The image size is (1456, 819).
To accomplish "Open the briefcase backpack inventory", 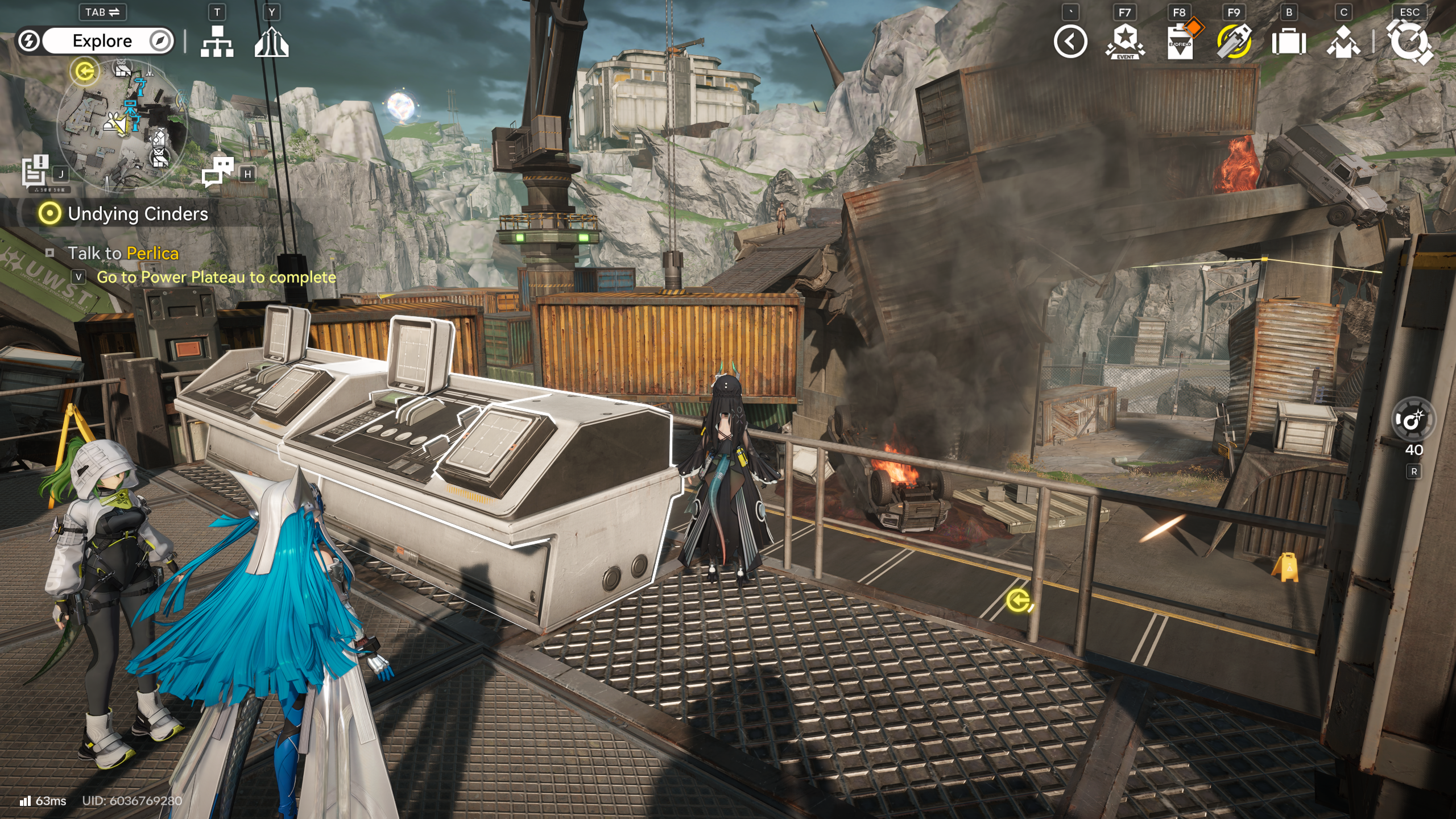I will coord(1288,42).
